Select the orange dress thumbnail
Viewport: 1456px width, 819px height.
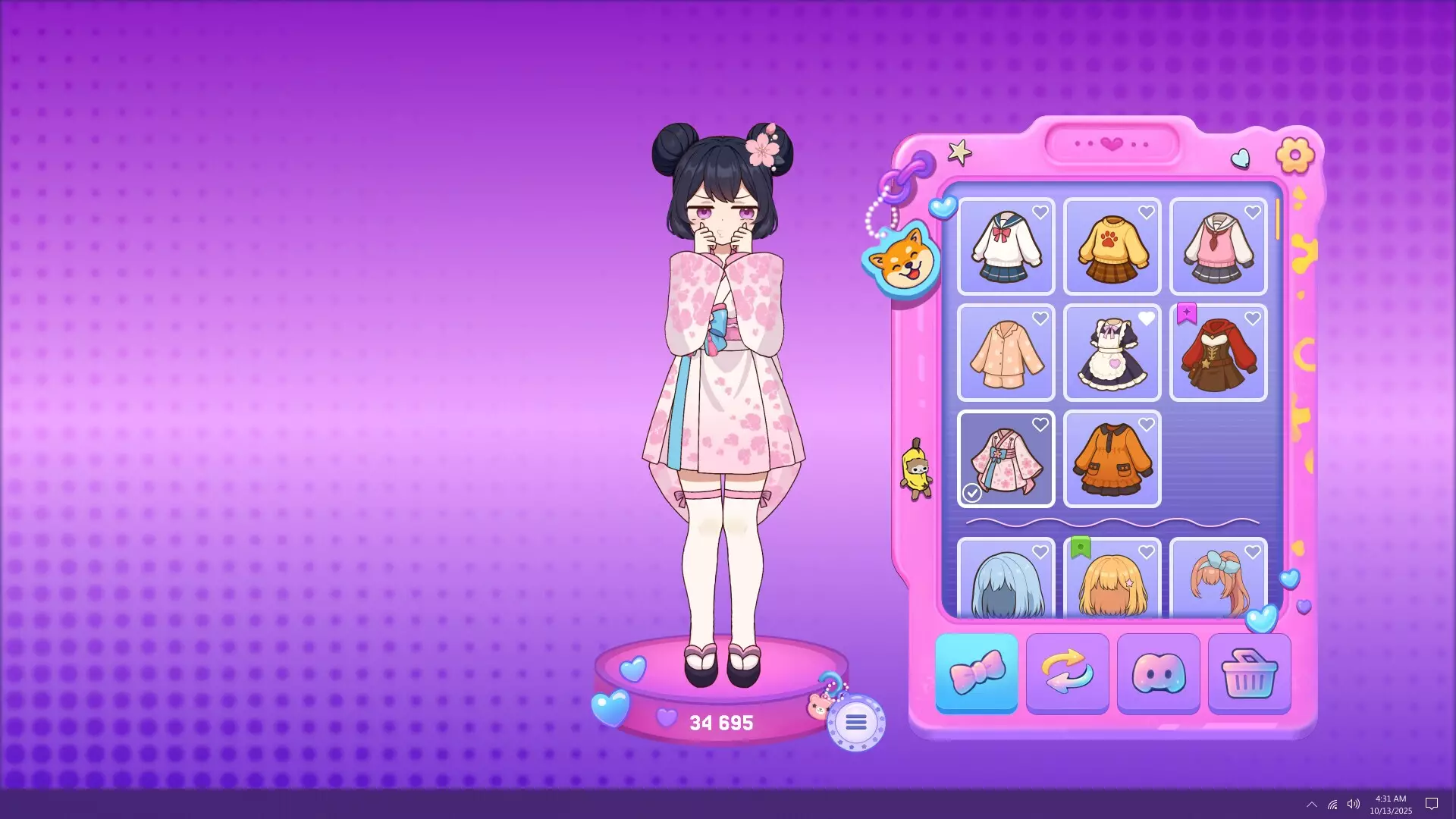tap(1112, 459)
